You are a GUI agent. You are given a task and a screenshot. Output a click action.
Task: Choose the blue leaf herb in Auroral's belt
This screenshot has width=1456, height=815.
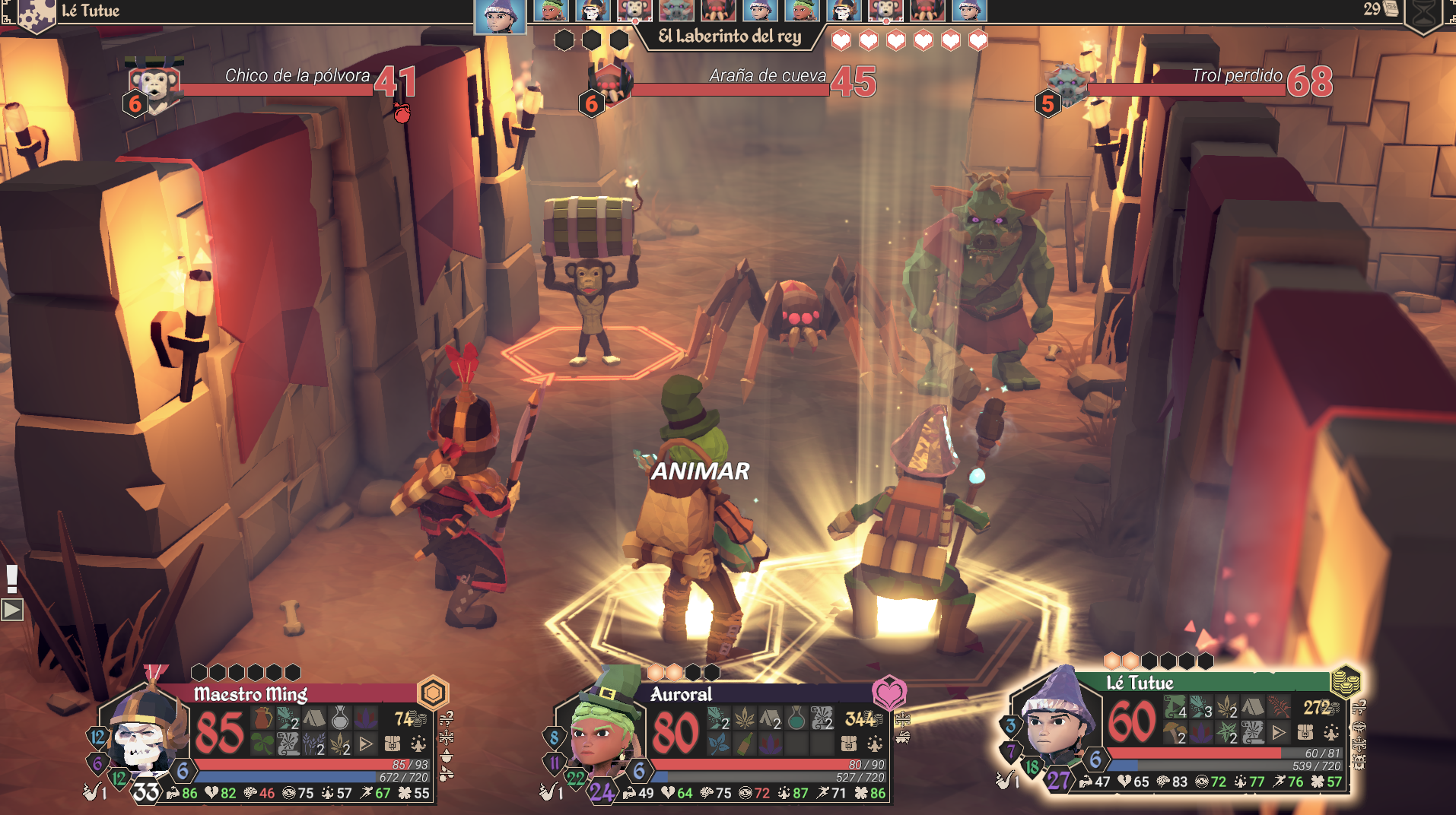(x=718, y=743)
